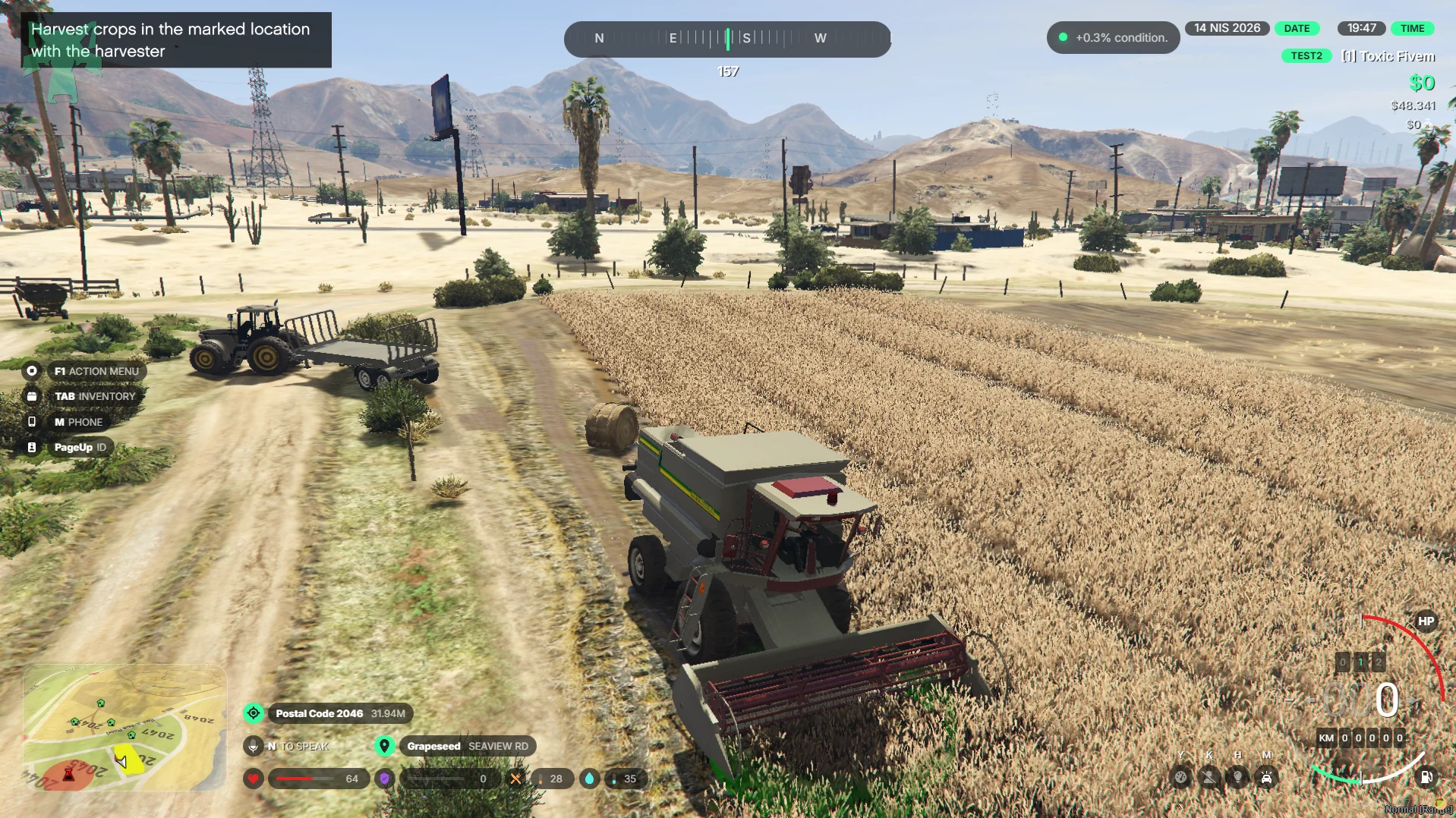Toggle the car with flashing lights icon
The height and width of the screenshot is (818, 1456).
[x=1267, y=777]
